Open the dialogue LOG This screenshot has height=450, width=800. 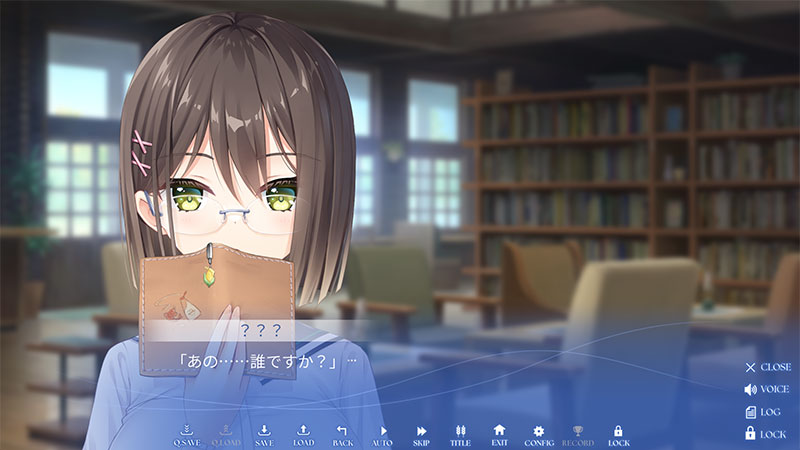(763, 411)
